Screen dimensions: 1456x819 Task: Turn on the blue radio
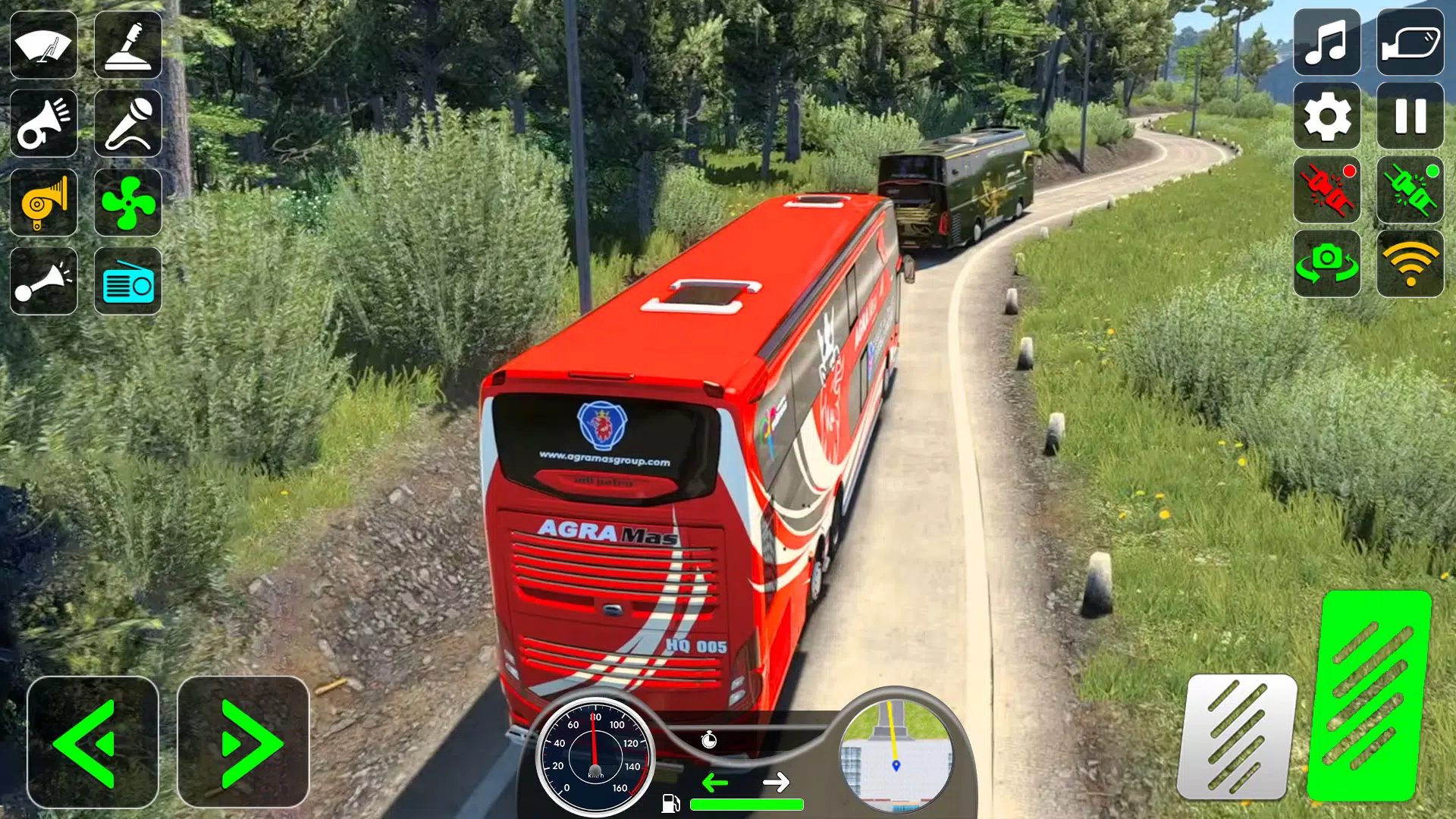click(127, 281)
